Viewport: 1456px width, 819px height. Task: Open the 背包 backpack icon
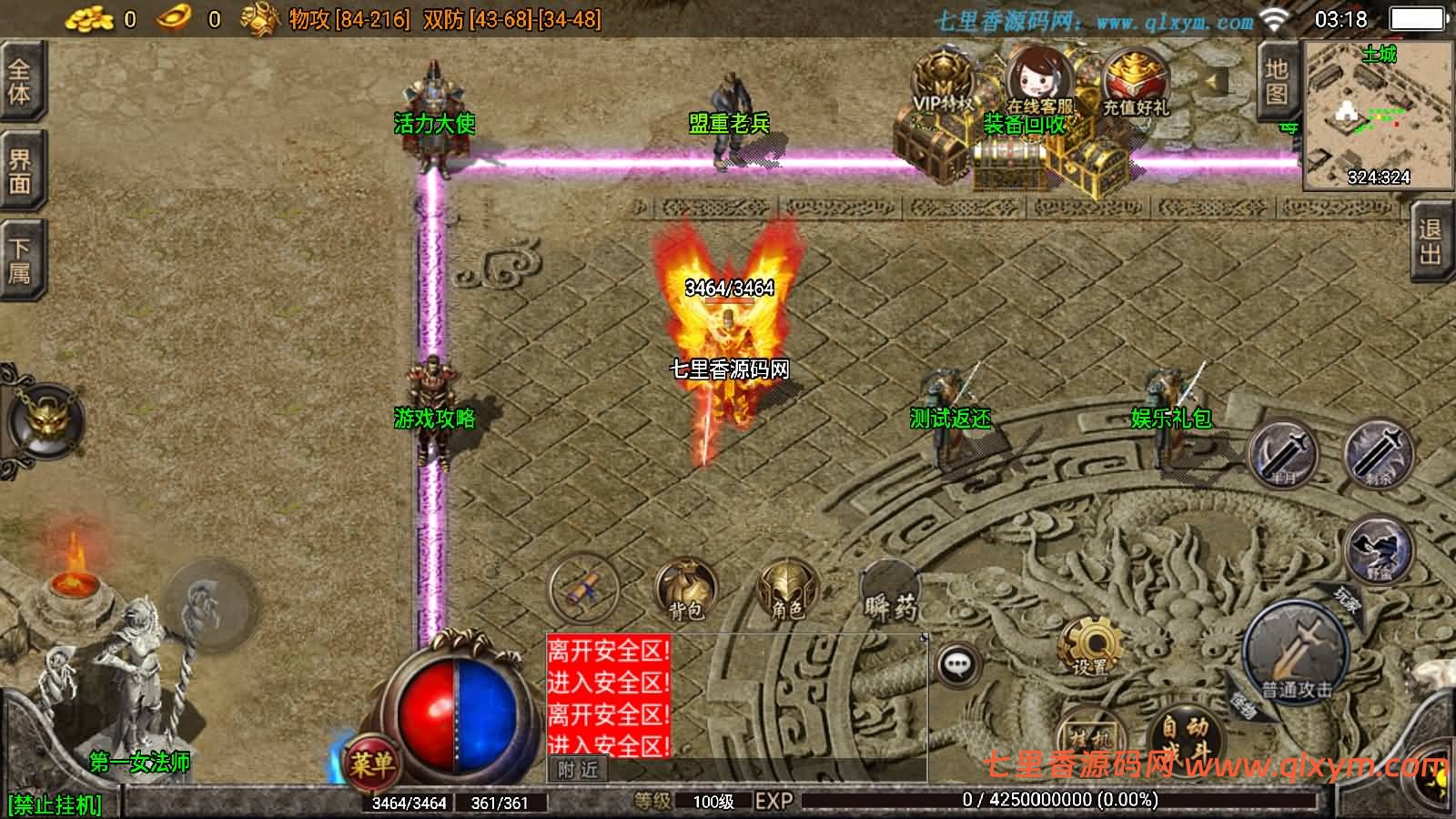687,587
